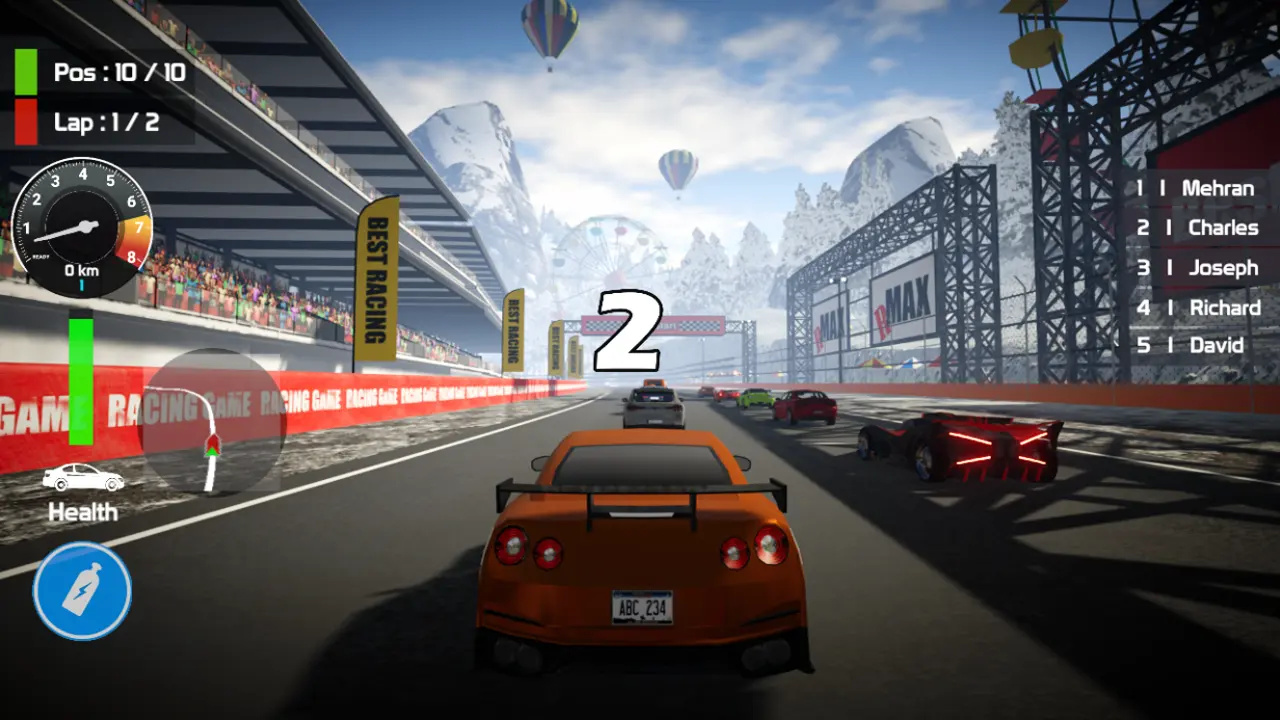Select Charles in the leaderboard
Screen dimensions: 1280x720
coord(1197,228)
